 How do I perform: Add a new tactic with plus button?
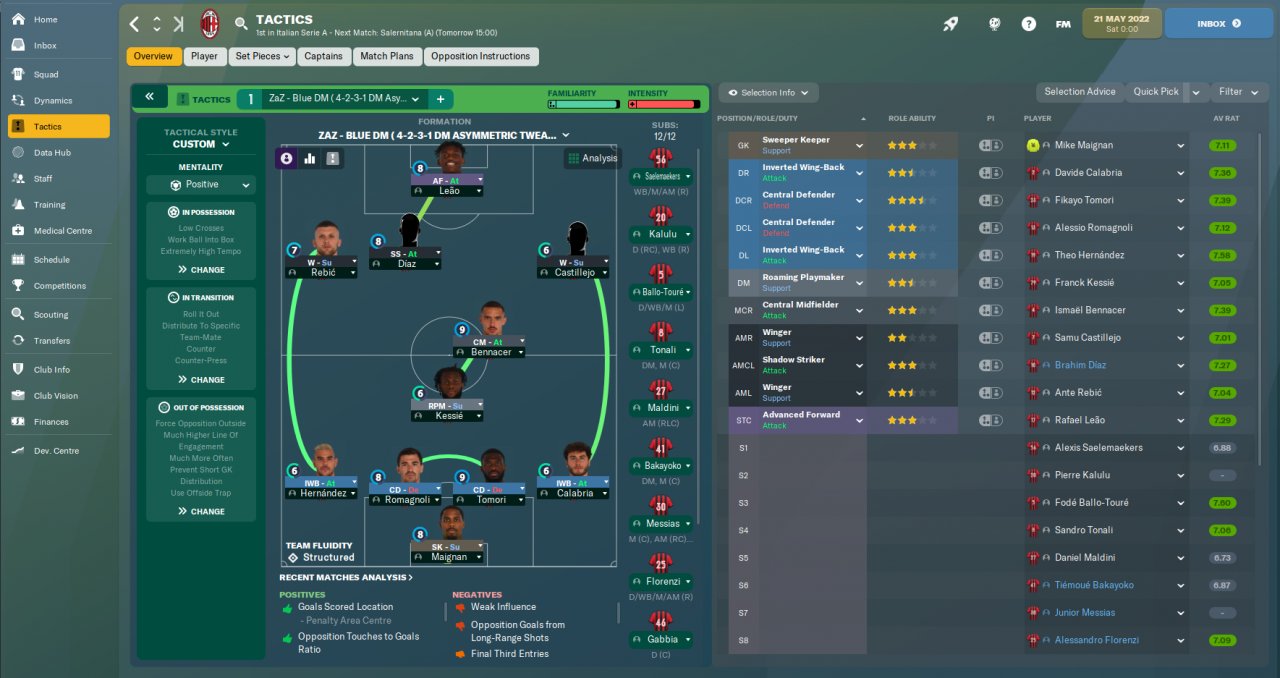[x=440, y=99]
